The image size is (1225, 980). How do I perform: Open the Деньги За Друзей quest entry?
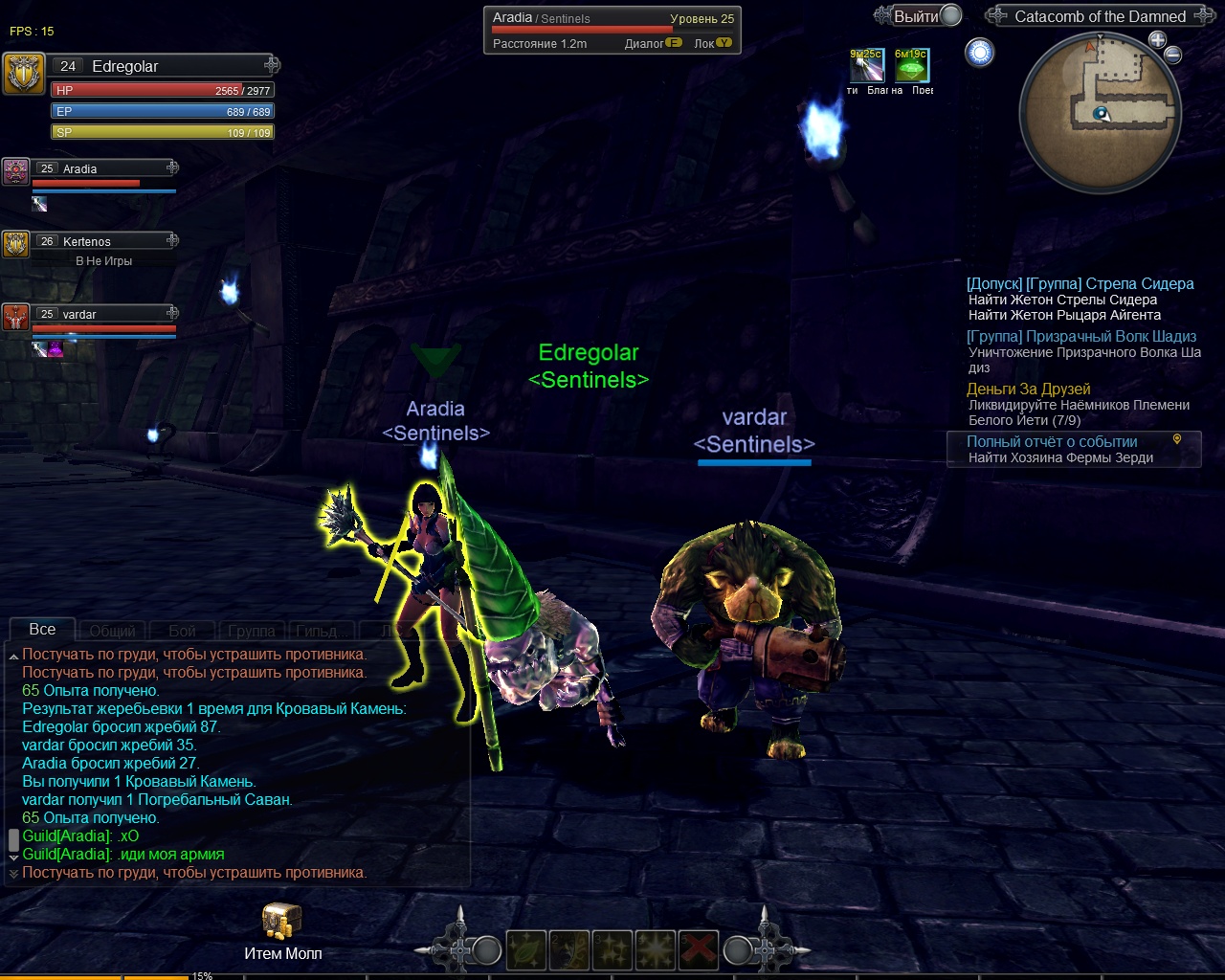pyautogui.click(x=1028, y=390)
